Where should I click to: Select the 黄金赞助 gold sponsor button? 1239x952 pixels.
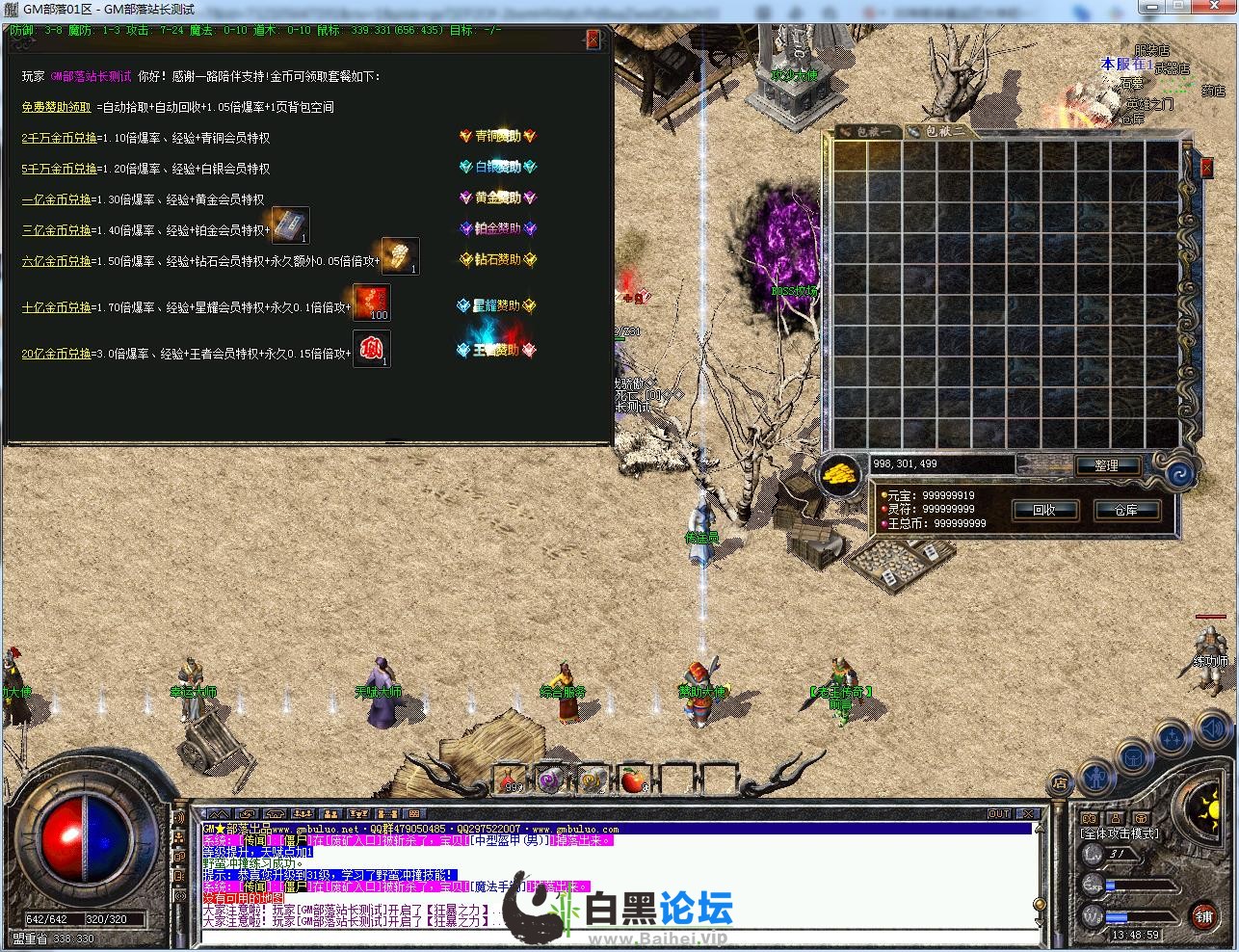497,198
